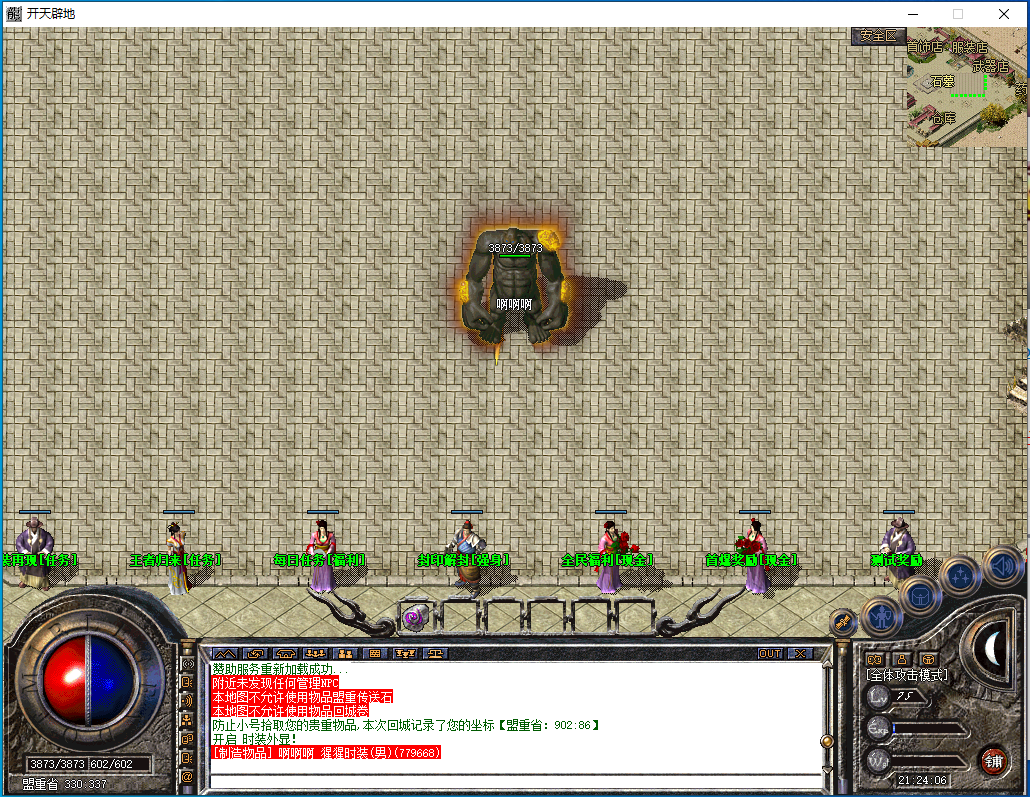Open the character status round button
The image size is (1030, 797).
point(882,616)
